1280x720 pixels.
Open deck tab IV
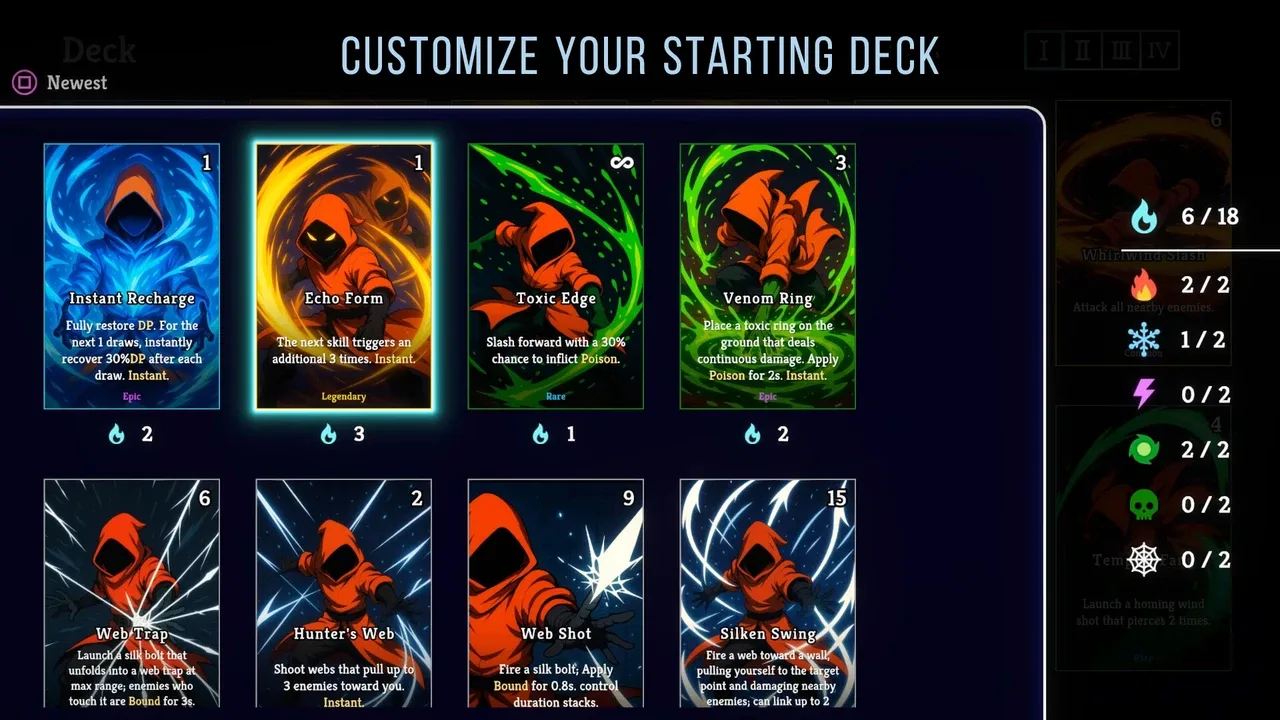tap(1159, 50)
